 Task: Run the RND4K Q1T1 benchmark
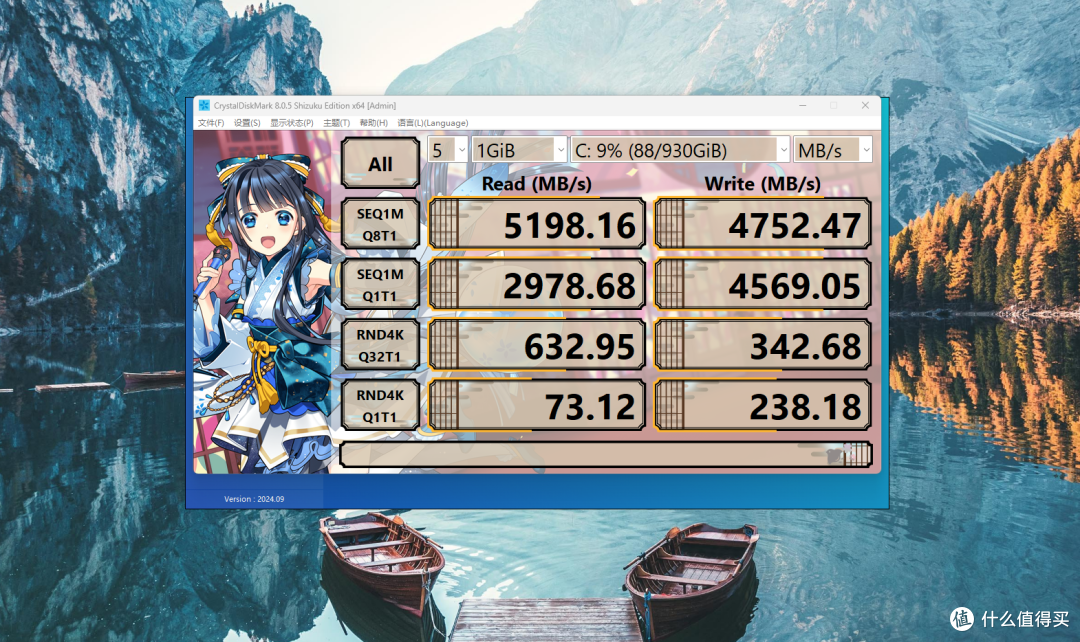click(380, 405)
